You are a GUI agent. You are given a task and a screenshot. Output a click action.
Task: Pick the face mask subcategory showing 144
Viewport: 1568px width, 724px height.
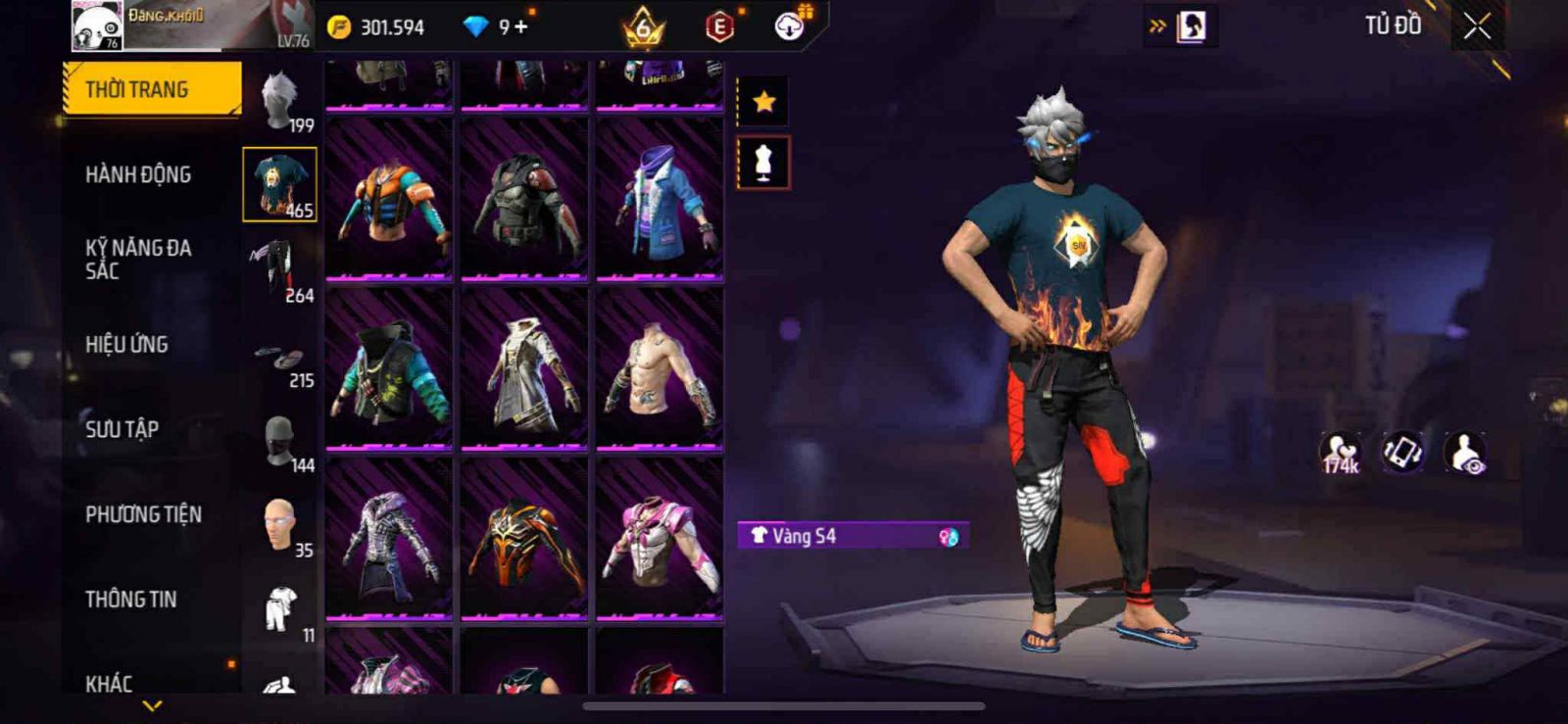pyautogui.click(x=280, y=441)
